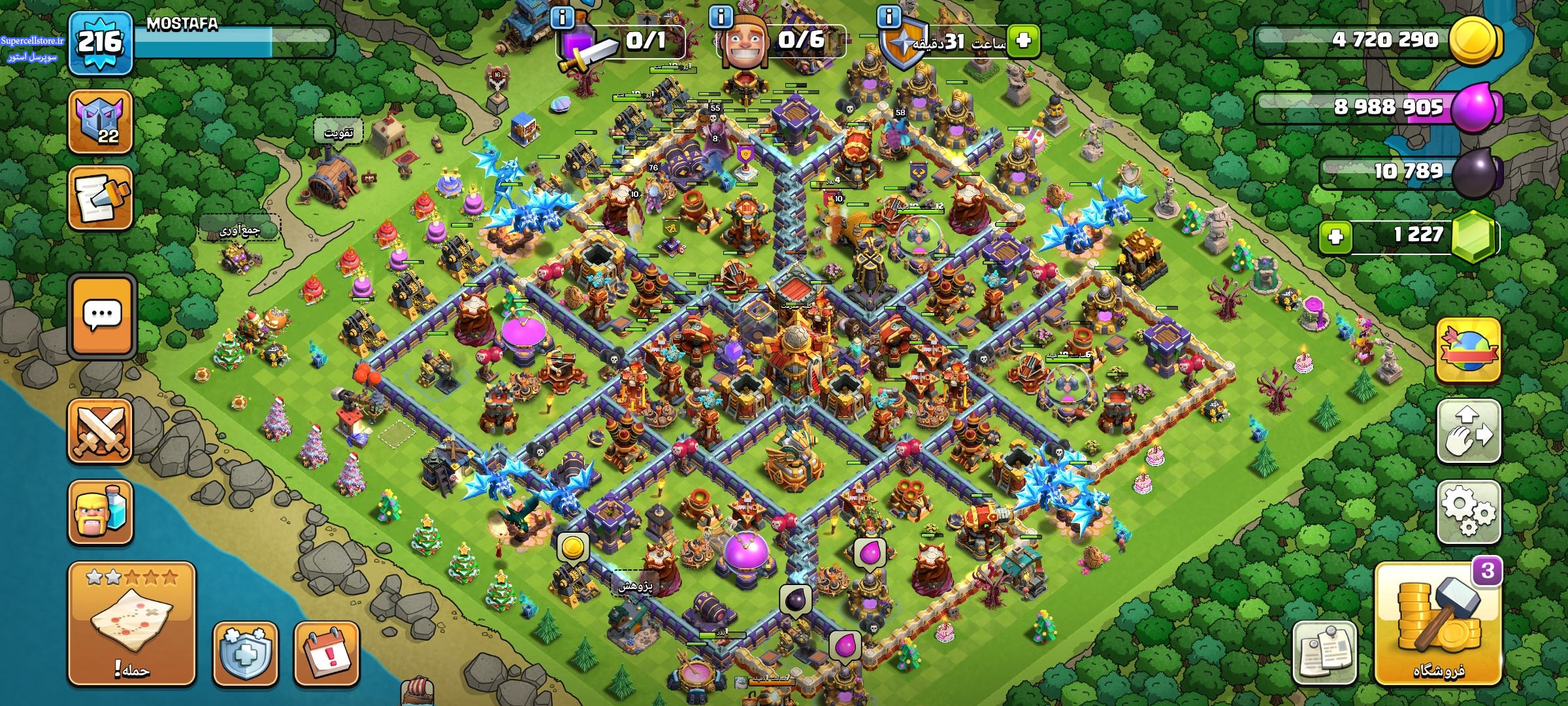The height and width of the screenshot is (706, 1568).
Task: Open the events calendar button
Action: click(x=327, y=652)
